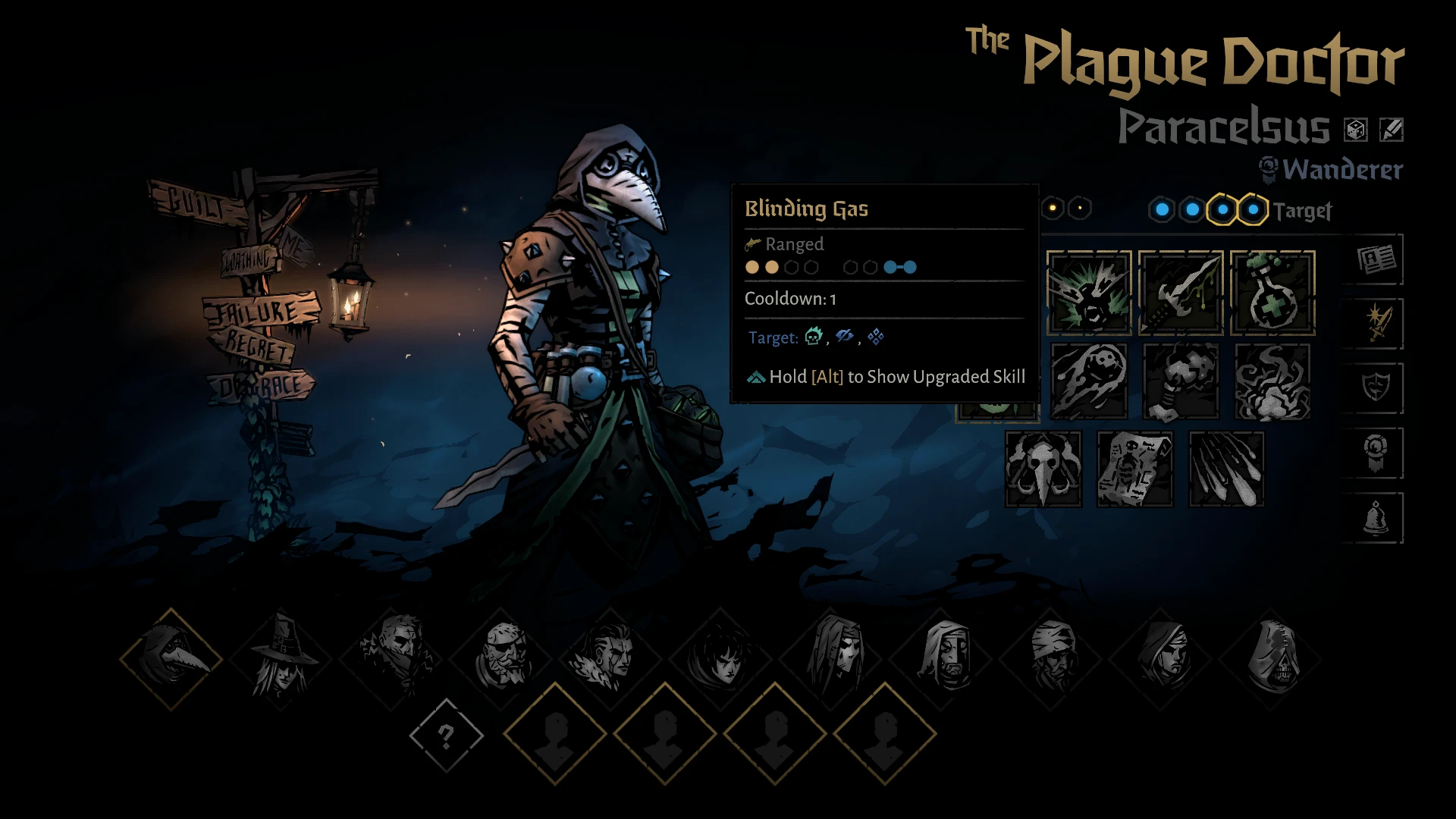Choose the plague mask skull skill
This screenshot has height=819, width=1456.
[x=1043, y=469]
